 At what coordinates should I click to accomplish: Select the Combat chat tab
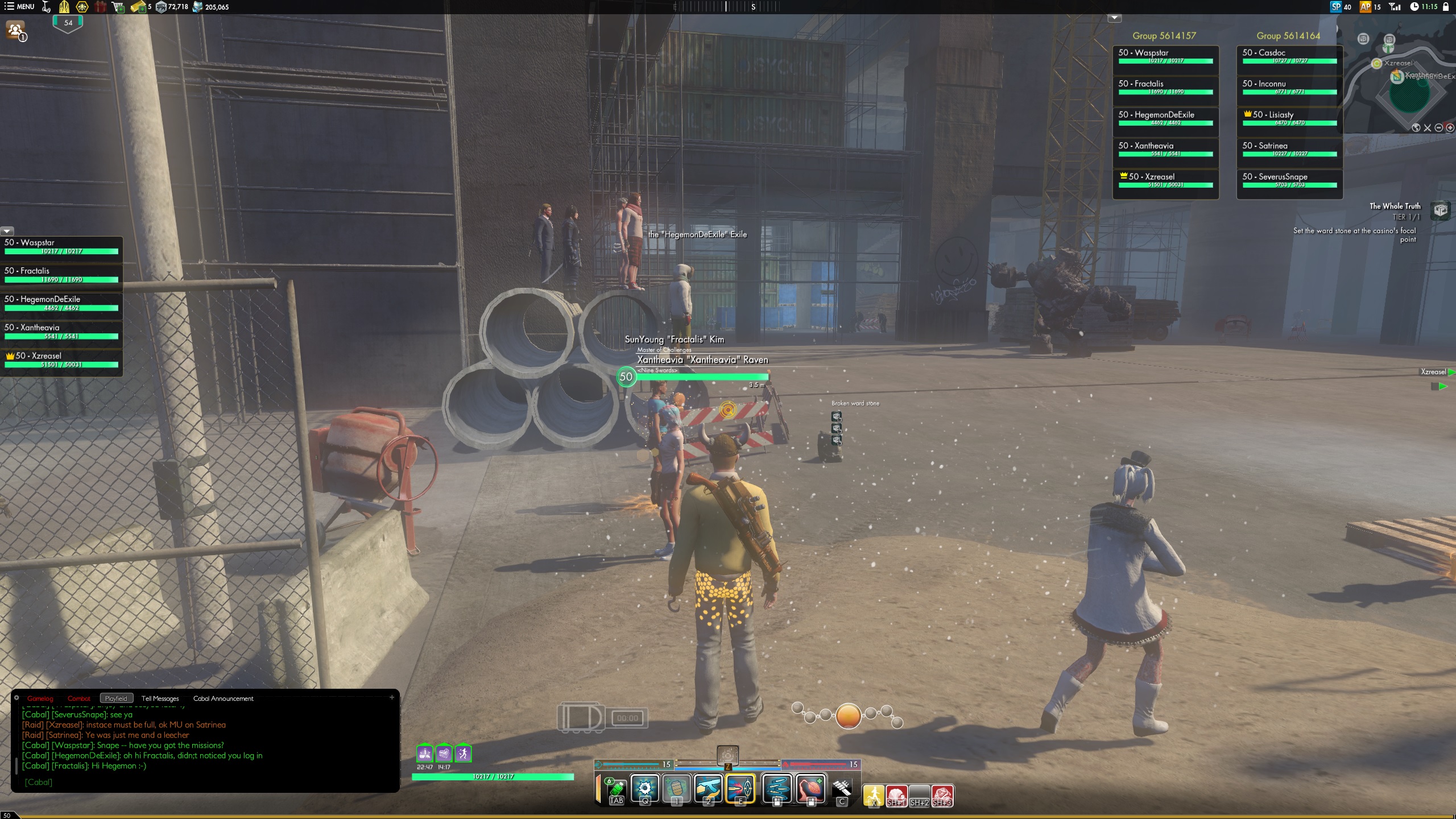(x=78, y=698)
